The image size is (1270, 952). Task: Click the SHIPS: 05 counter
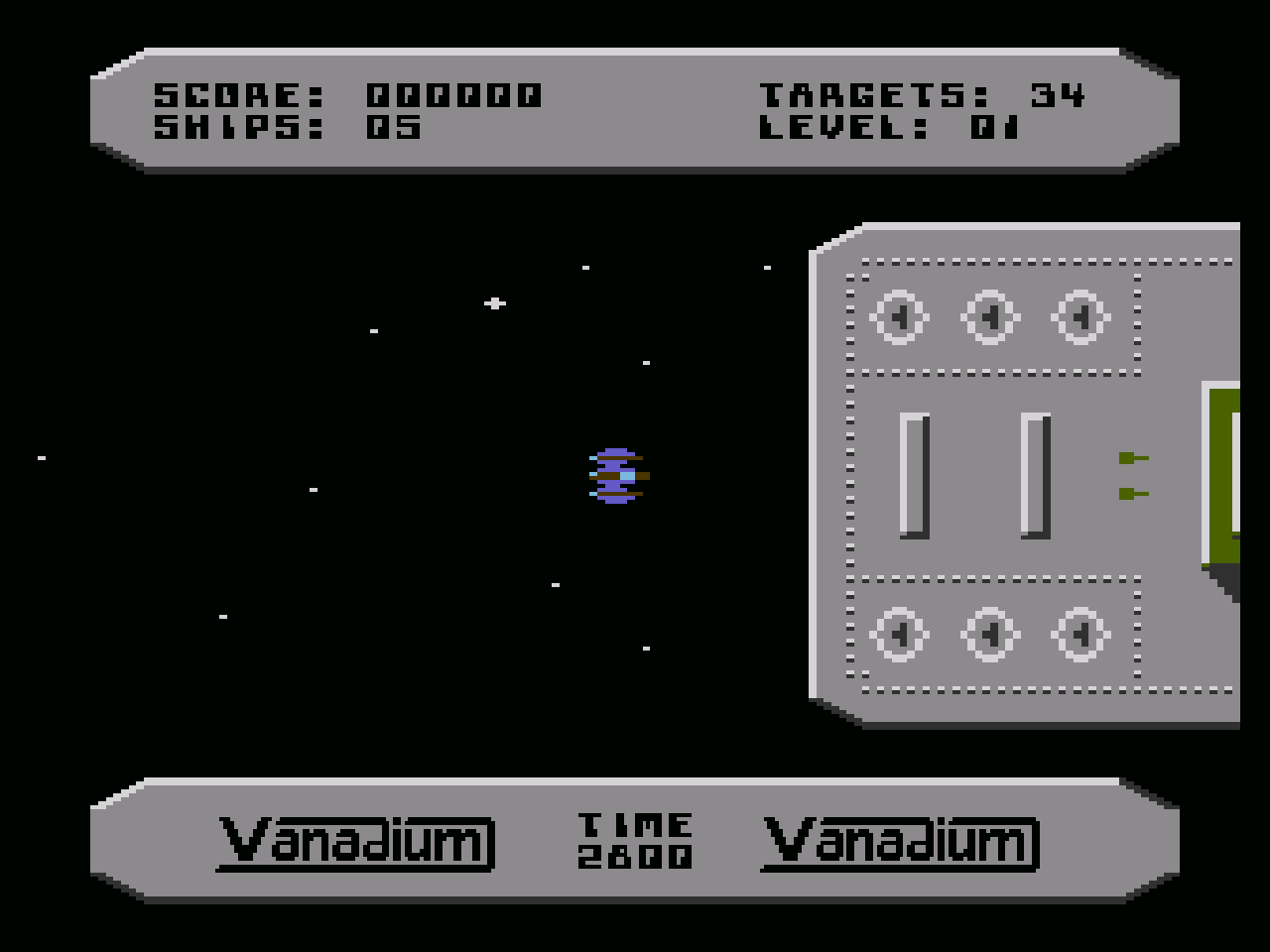tap(288, 127)
